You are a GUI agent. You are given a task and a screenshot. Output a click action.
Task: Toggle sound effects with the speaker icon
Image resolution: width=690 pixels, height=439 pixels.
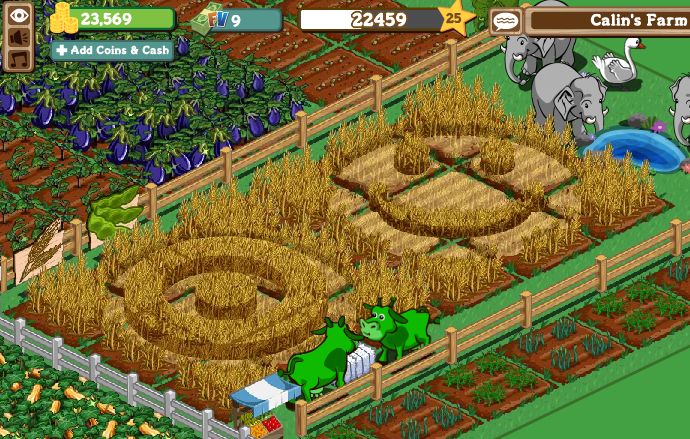19,37
